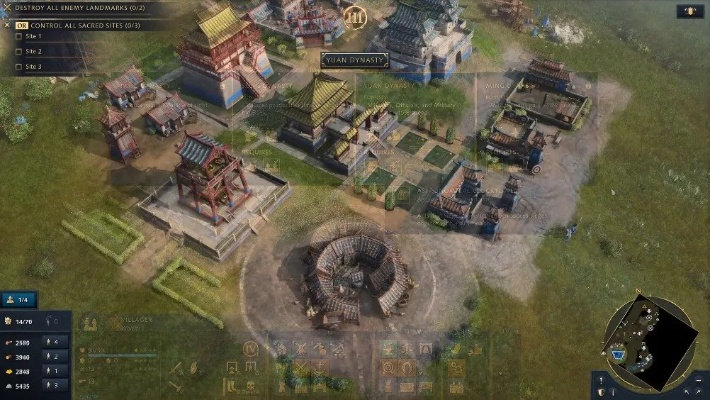Select the wood villagers count button
The height and width of the screenshot is (400, 710).
56,356
